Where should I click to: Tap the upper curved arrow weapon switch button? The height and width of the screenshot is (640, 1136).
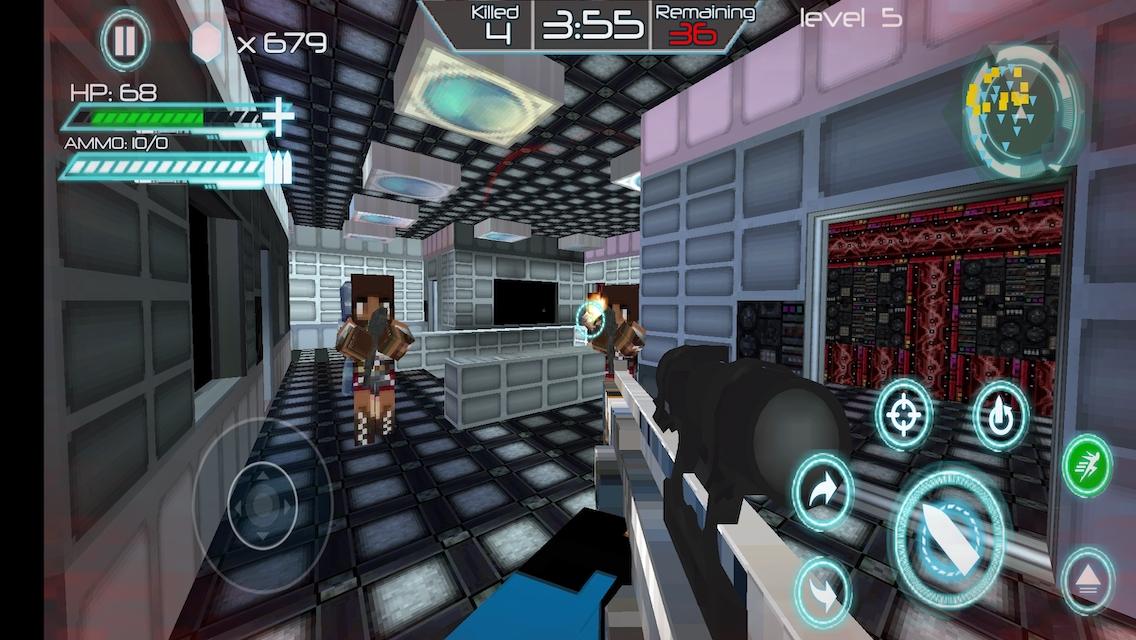tap(822, 492)
